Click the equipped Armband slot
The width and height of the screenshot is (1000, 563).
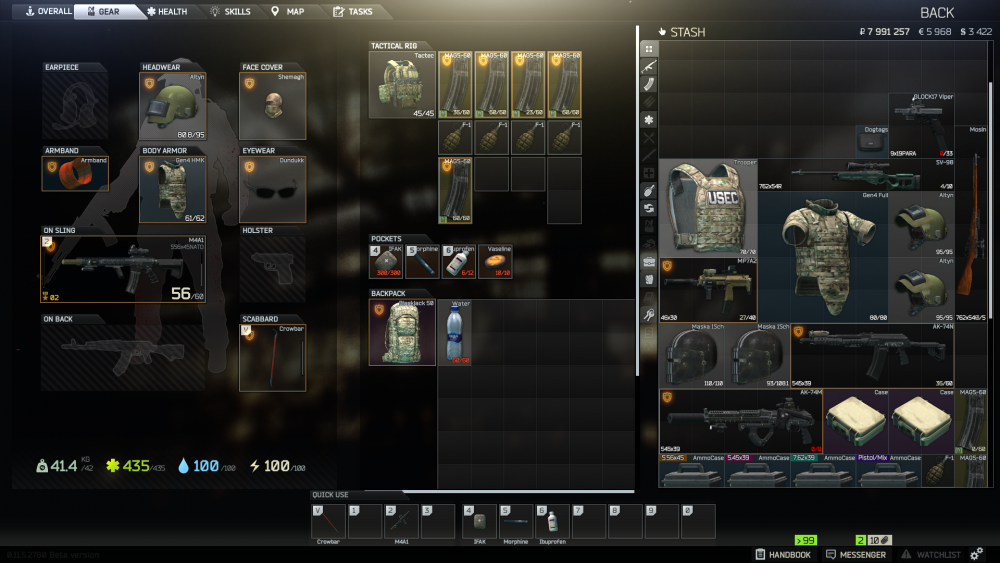[75, 173]
